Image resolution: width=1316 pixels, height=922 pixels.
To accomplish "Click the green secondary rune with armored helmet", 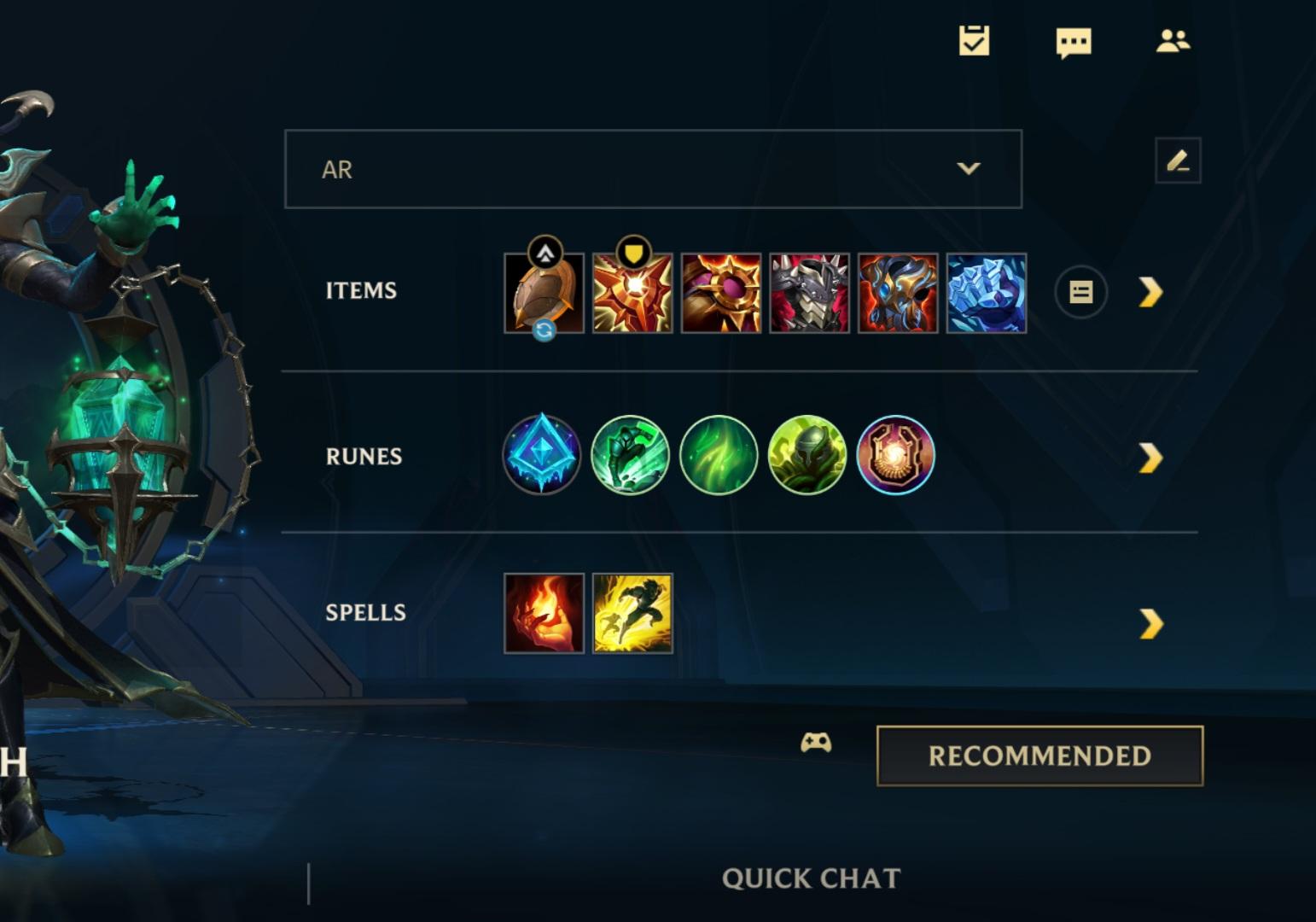I will click(x=807, y=455).
